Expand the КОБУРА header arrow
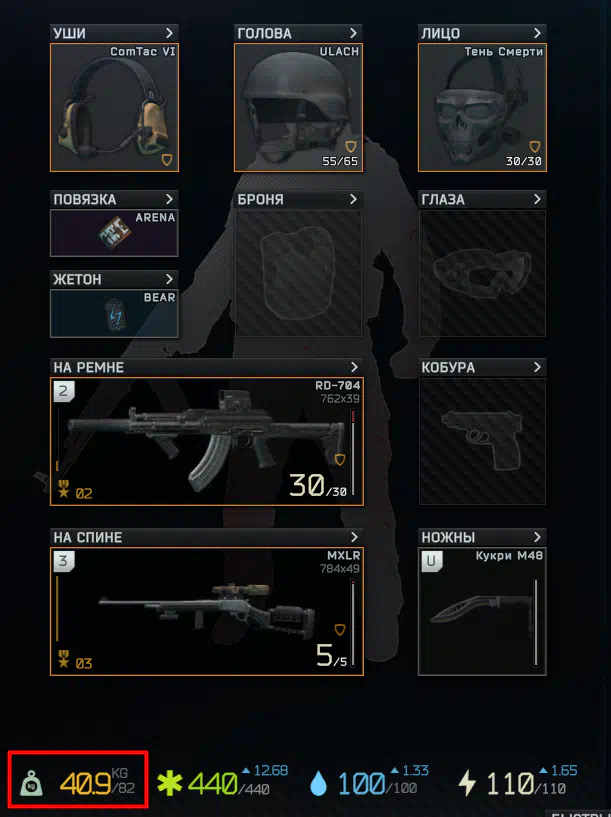This screenshot has width=611, height=817. [x=537, y=368]
